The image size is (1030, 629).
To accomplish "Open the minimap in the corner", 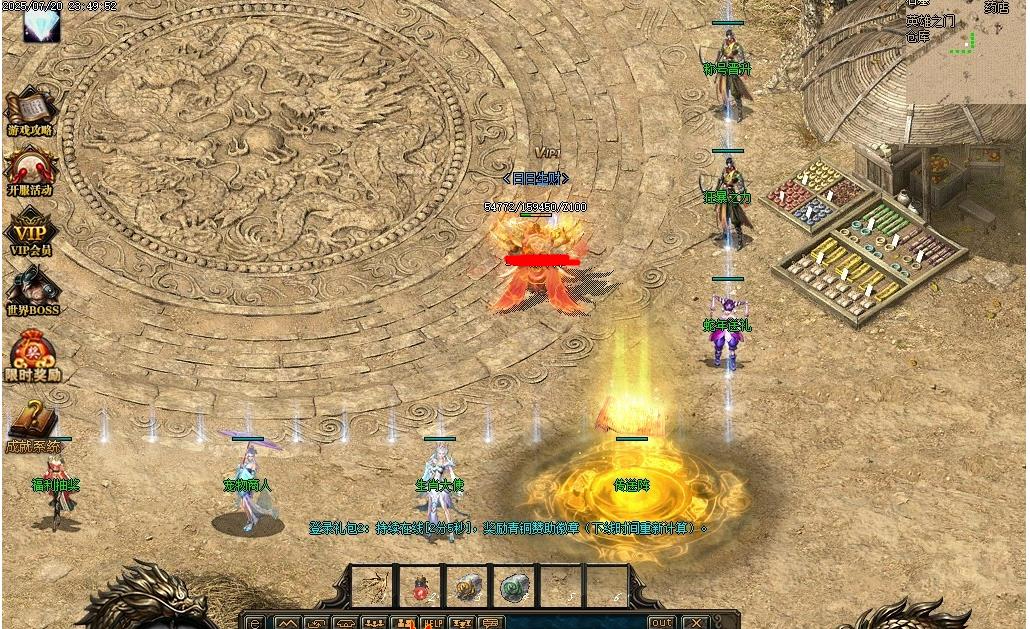I will [965, 50].
